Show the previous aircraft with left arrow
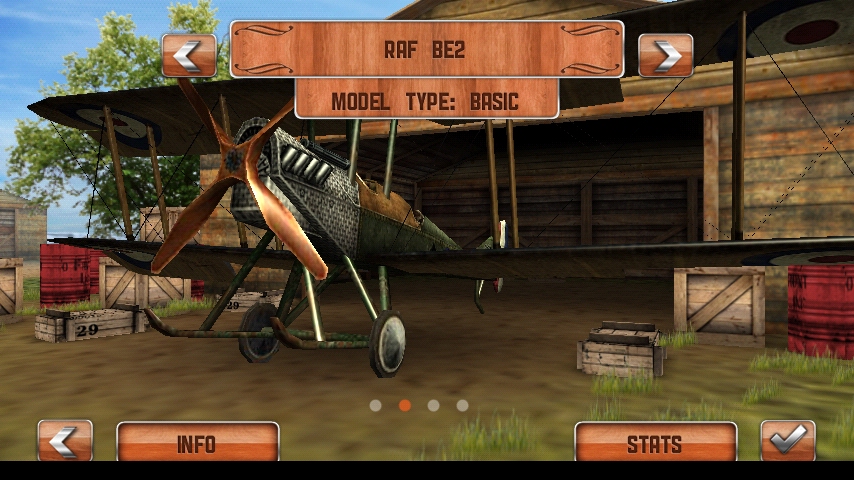854x480 pixels. 188,55
